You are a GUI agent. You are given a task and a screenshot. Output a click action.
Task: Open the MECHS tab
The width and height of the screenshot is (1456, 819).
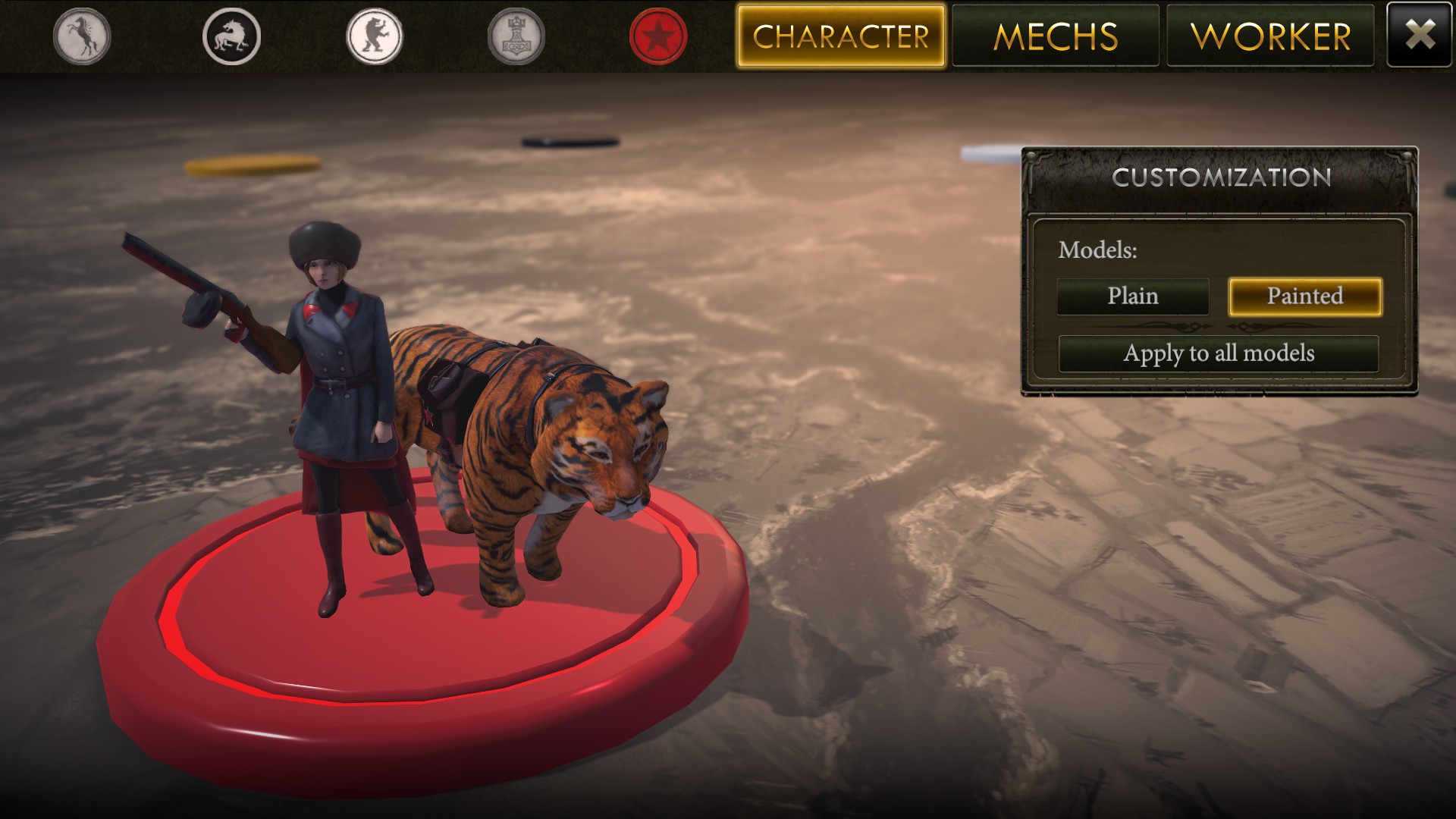click(x=1056, y=35)
